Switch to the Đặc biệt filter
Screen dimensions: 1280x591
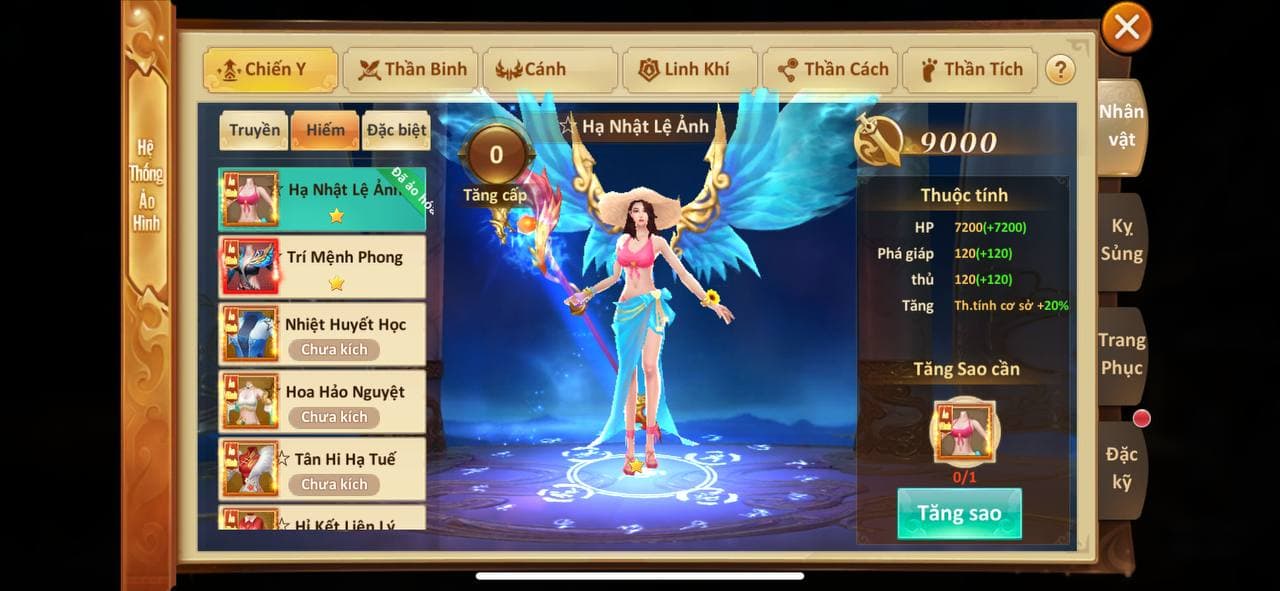point(396,130)
